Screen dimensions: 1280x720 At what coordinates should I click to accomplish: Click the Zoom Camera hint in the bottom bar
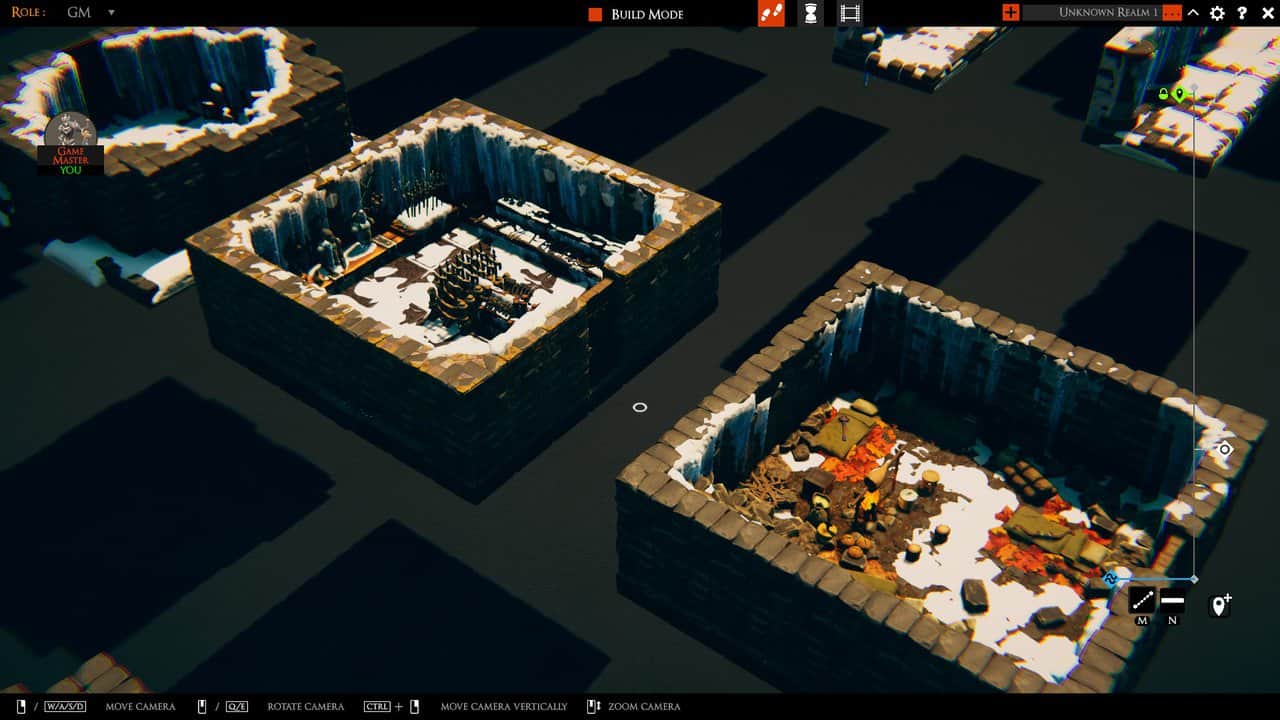(x=645, y=706)
